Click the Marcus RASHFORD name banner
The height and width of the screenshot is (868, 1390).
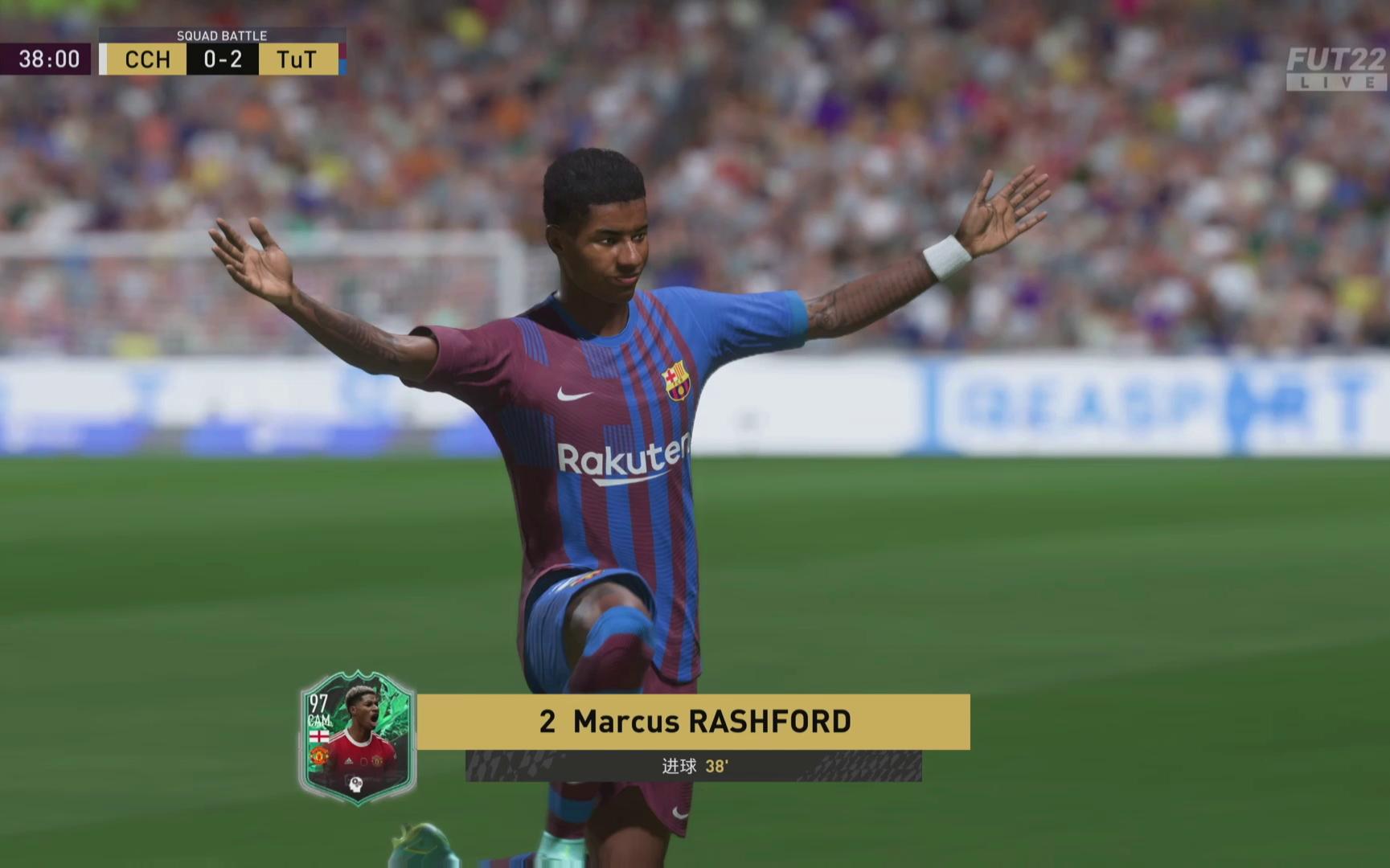click(x=695, y=721)
